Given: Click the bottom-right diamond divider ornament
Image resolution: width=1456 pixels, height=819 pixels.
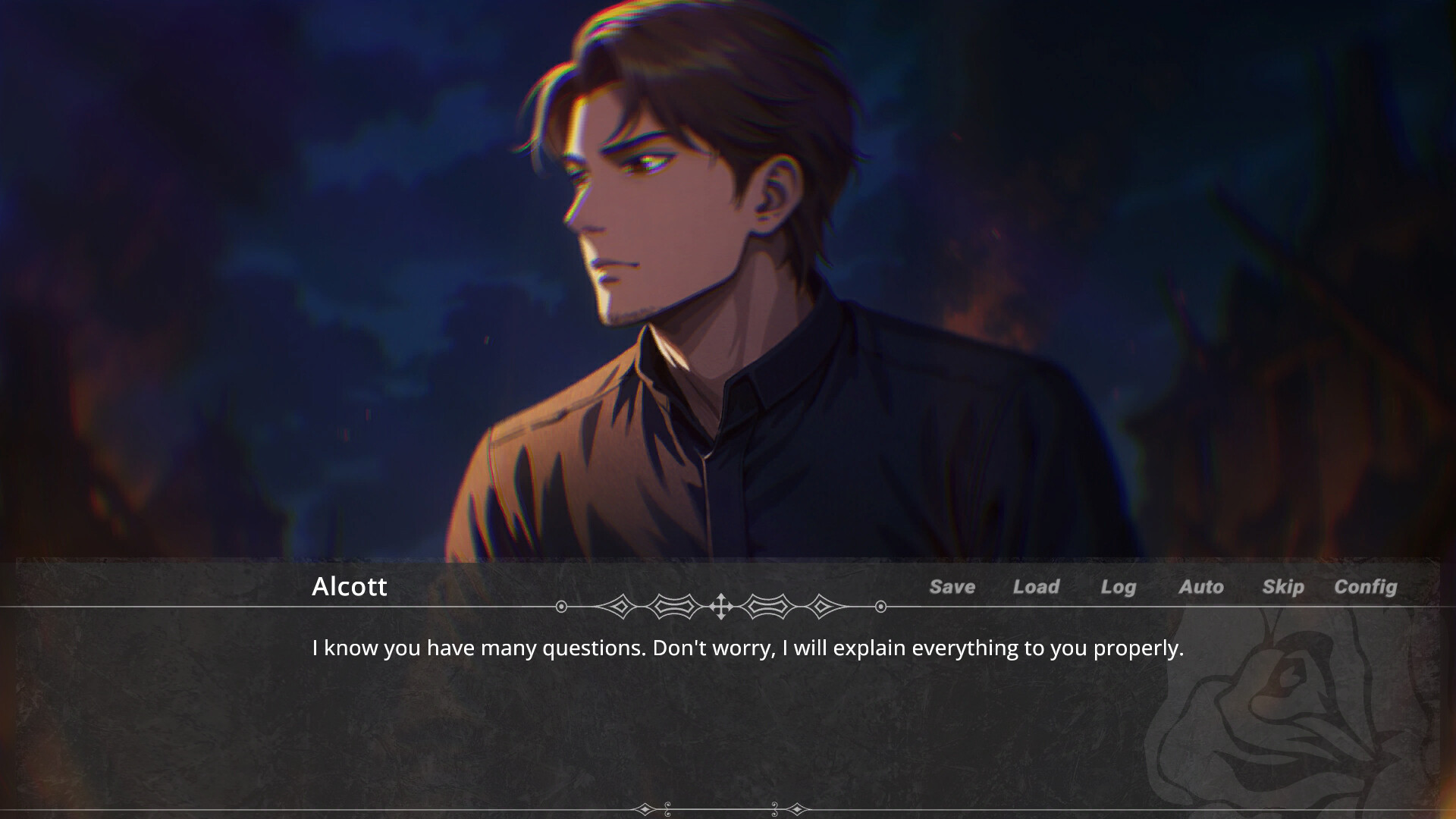Looking at the screenshot, I should tap(798, 810).
